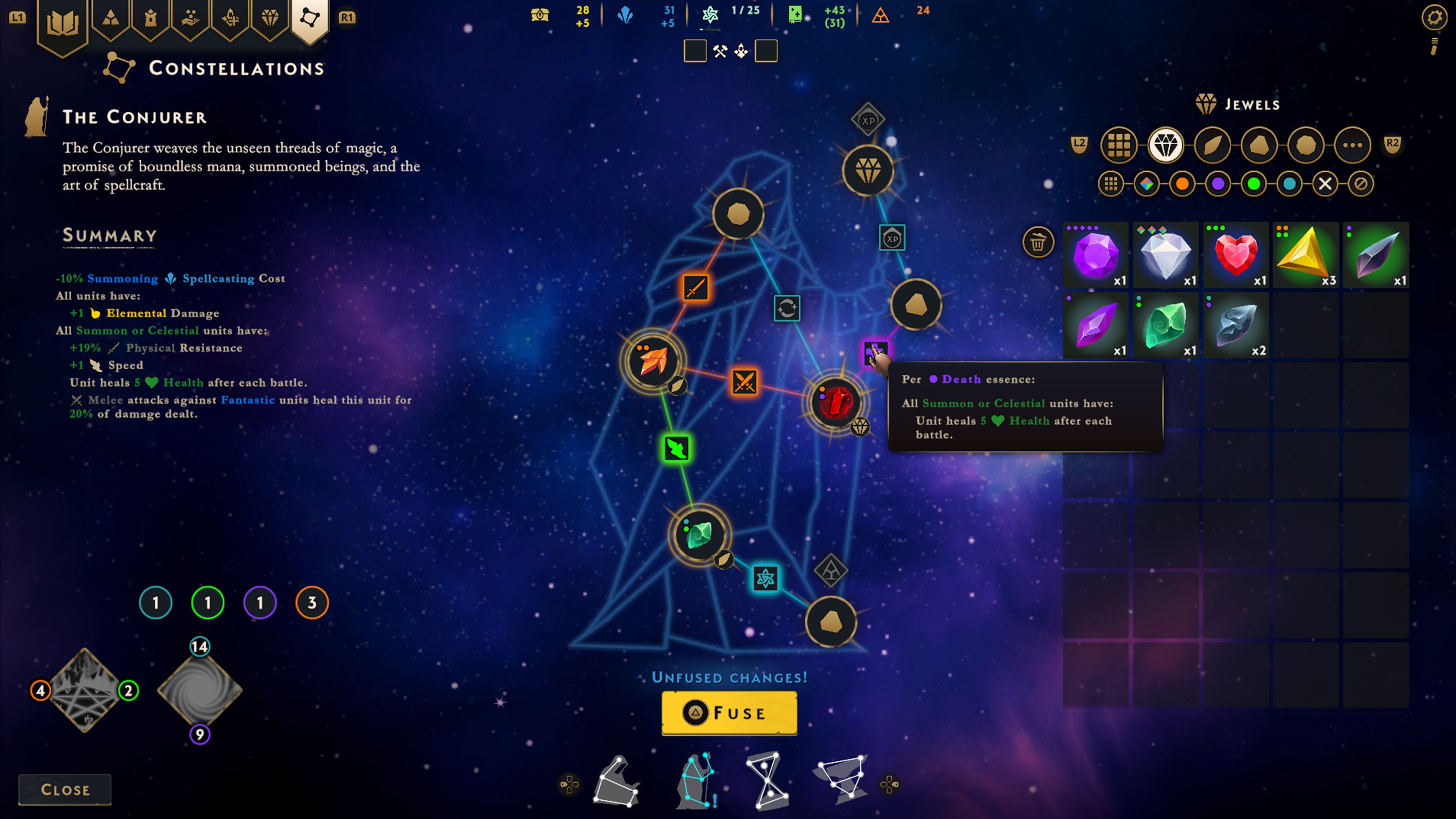Open the trash bin icon near the jewel inventory

1038,242
